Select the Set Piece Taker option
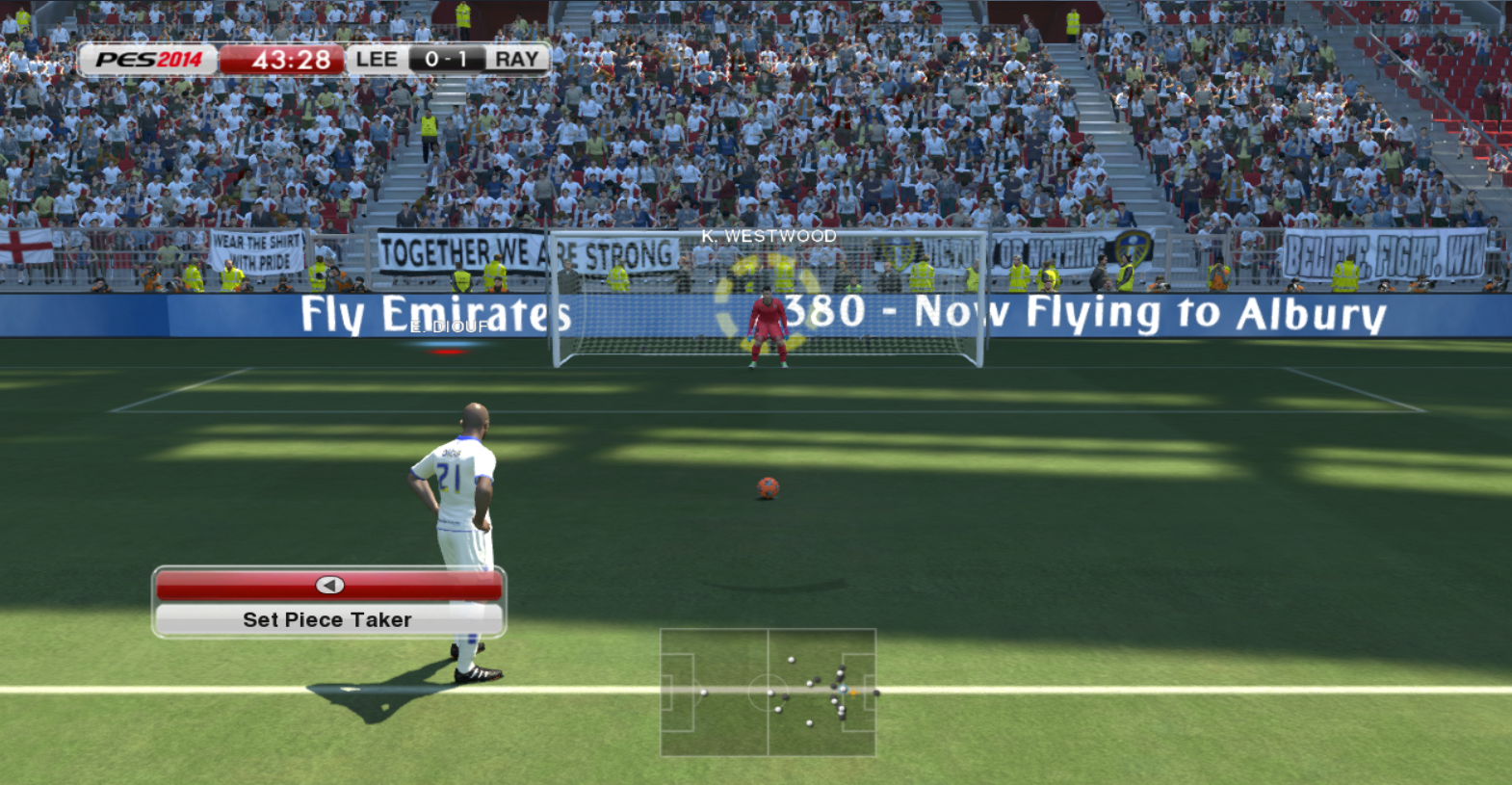The width and height of the screenshot is (1512, 785). [327, 620]
